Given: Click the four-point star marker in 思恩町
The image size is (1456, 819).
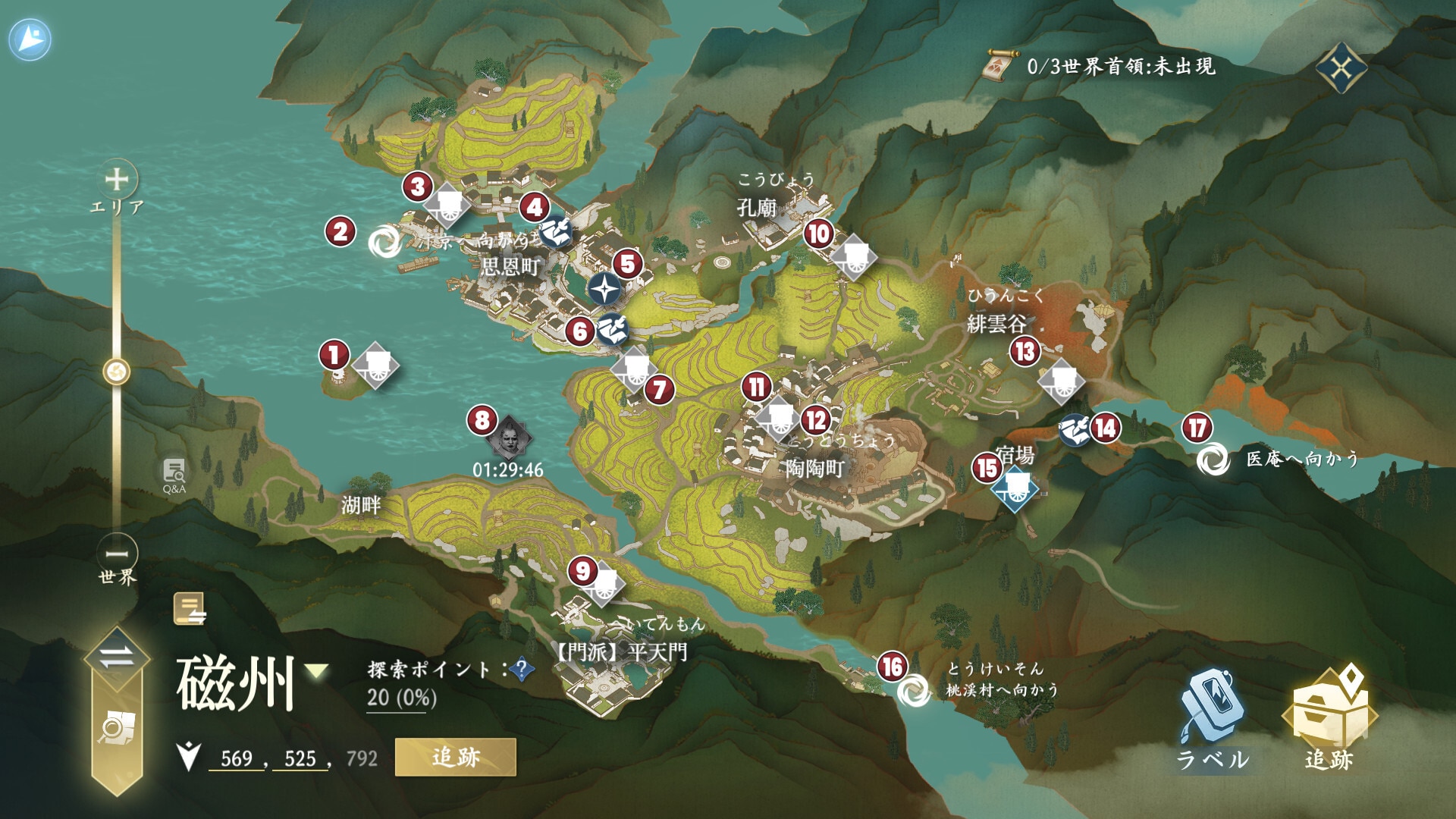Looking at the screenshot, I should [x=604, y=289].
